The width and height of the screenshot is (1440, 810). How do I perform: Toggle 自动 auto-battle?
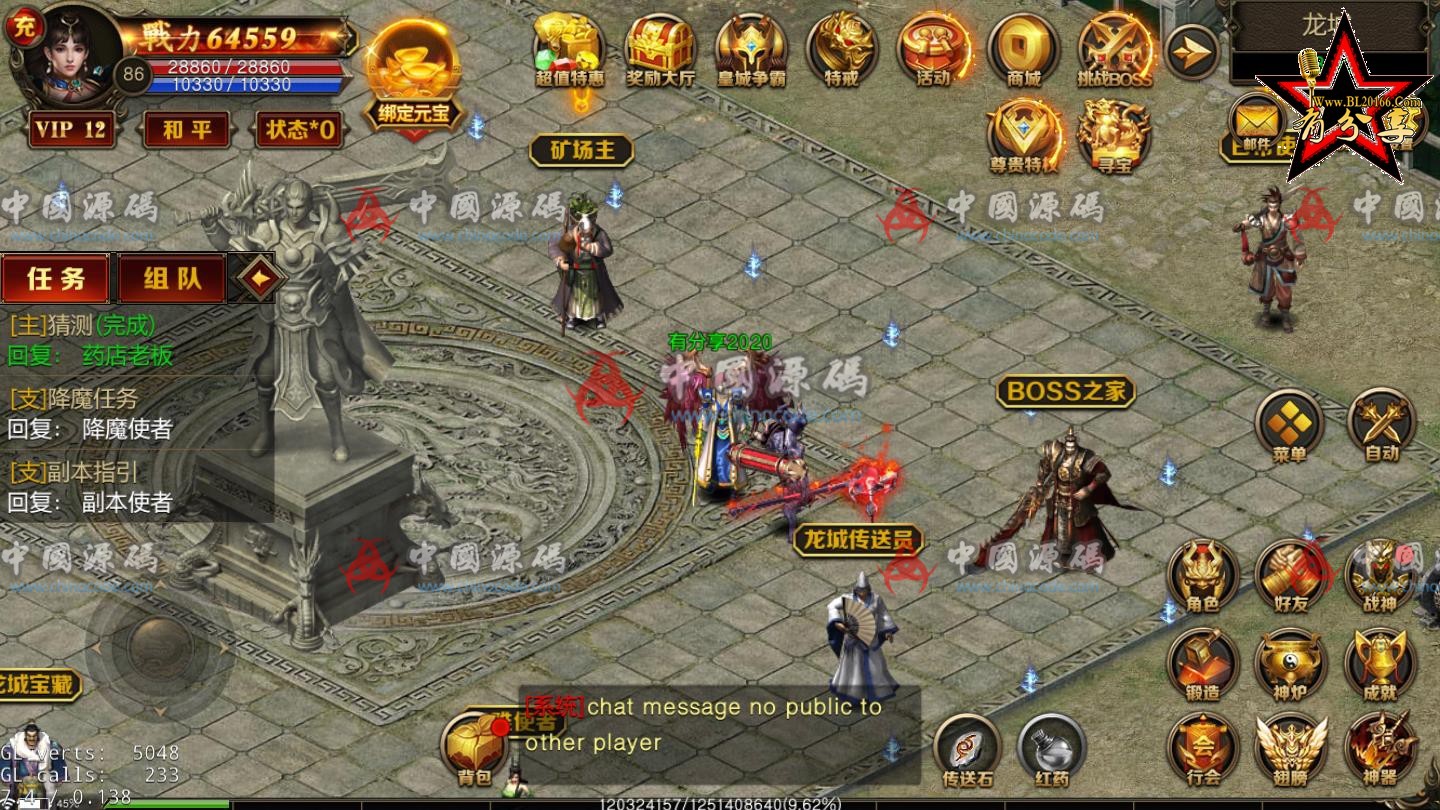point(1381,425)
